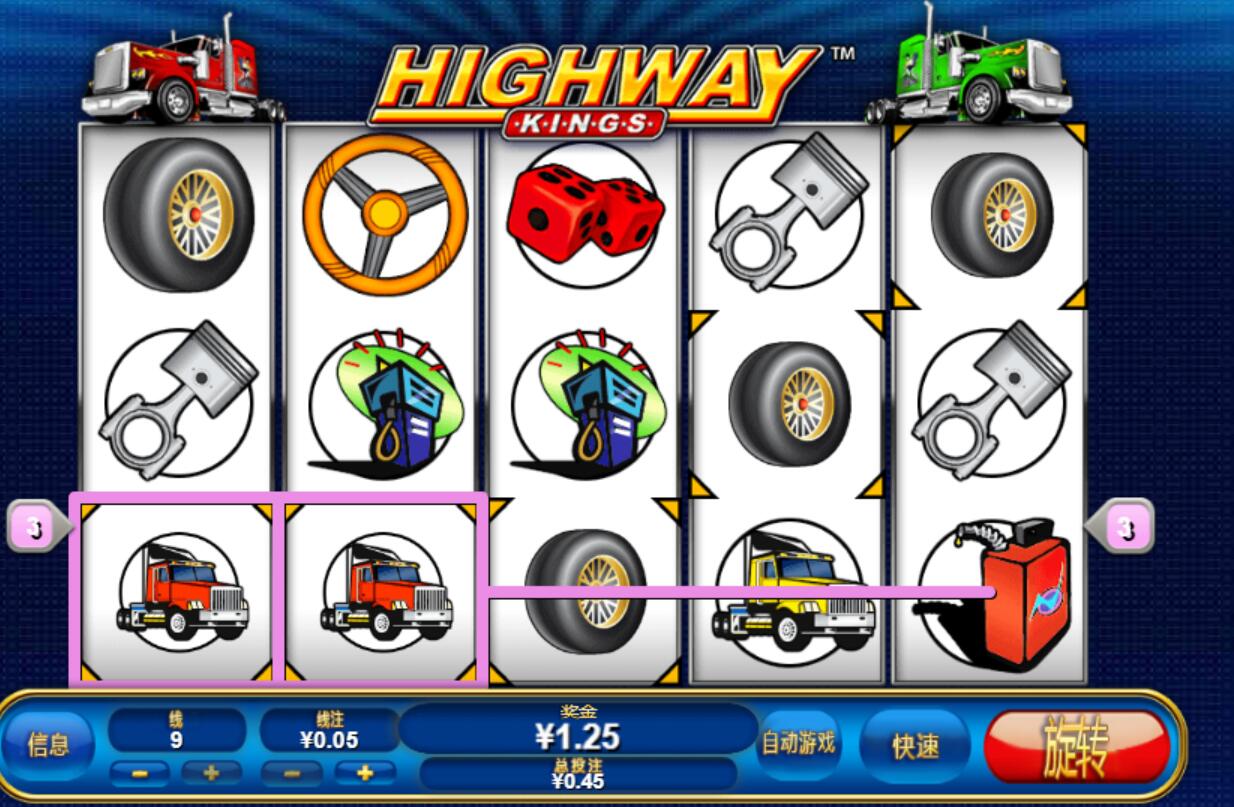The height and width of the screenshot is (807, 1234).
Task: Open the 信息 info panel
Action: [x=48, y=745]
